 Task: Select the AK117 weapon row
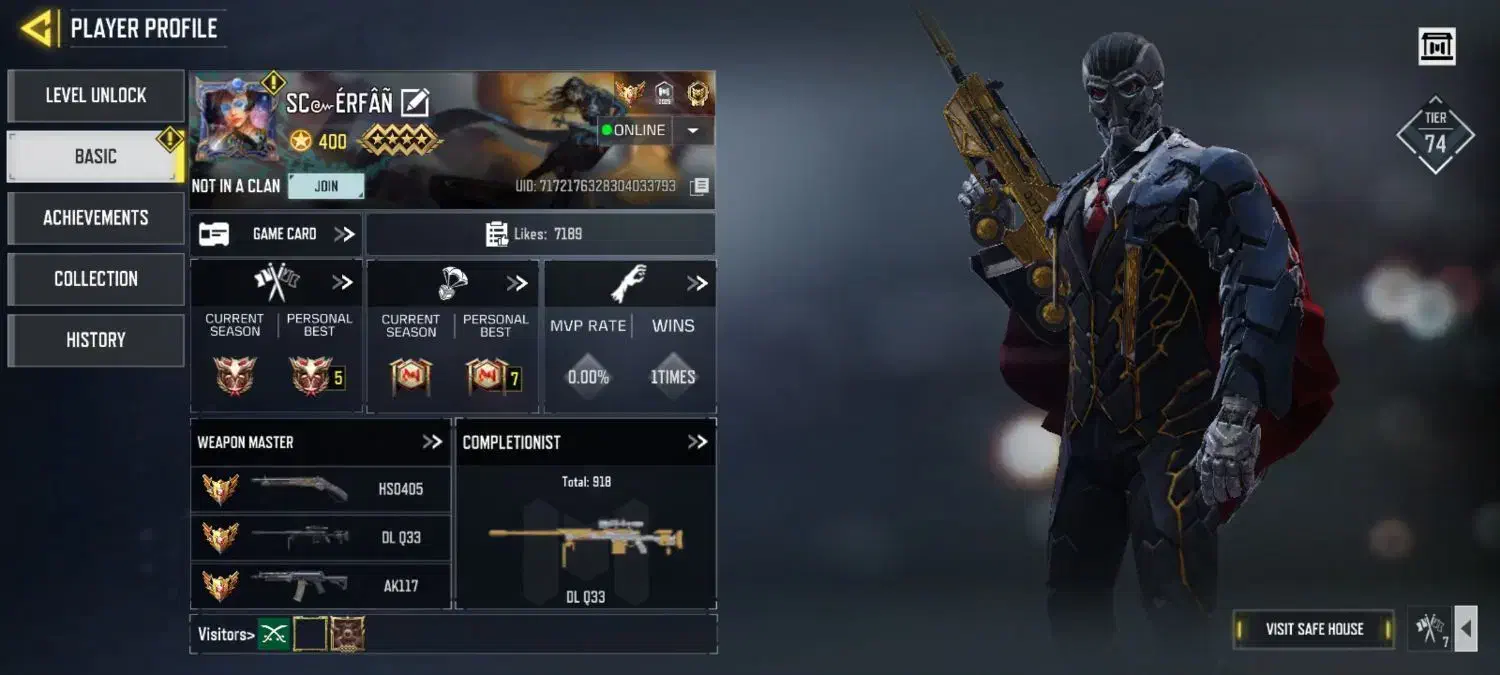[x=320, y=585]
